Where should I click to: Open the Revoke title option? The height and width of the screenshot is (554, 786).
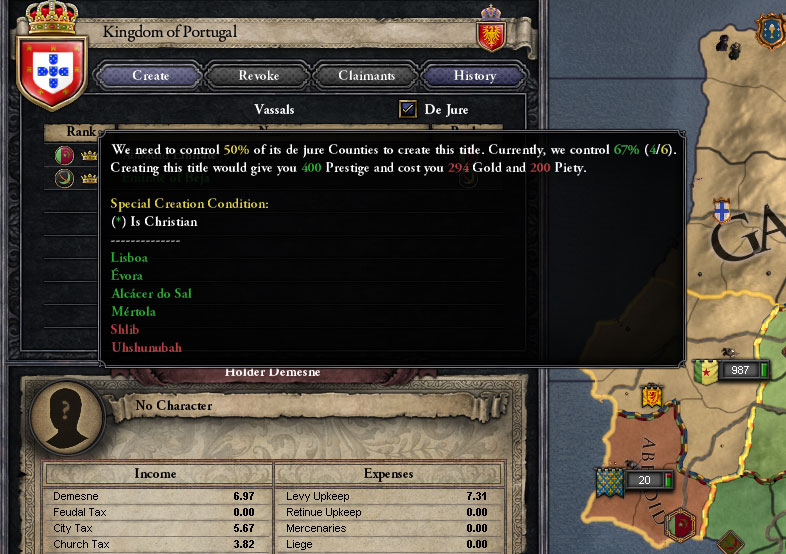coord(258,75)
